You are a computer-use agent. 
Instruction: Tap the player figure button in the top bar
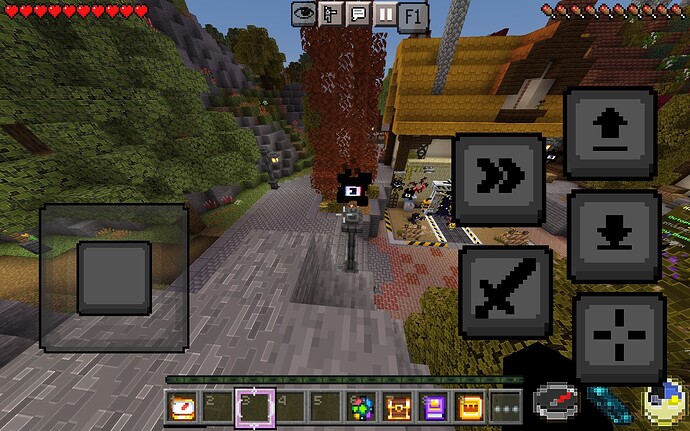pyautogui.click(x=332, y=14)
